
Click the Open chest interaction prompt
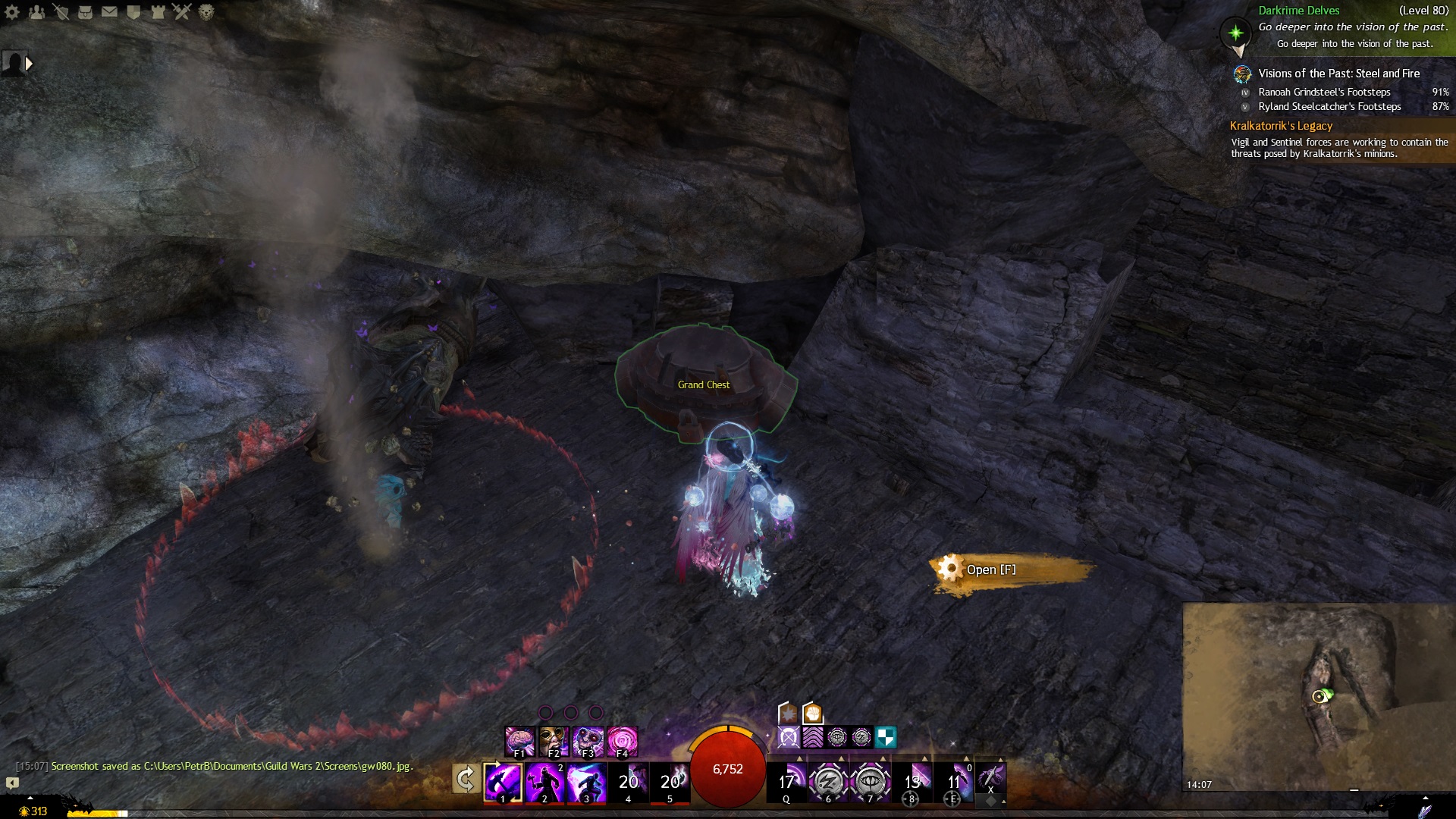click(x=990, y=570)
